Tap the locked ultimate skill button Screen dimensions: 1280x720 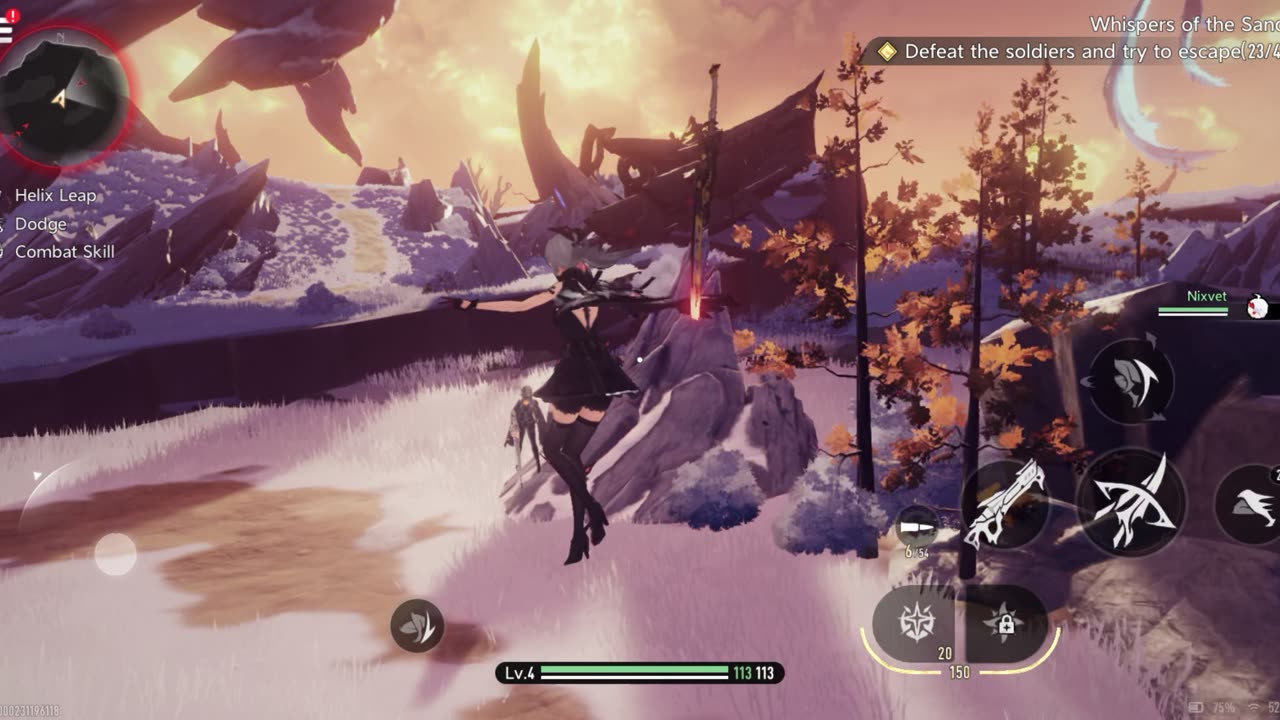tap(1005, 624)
